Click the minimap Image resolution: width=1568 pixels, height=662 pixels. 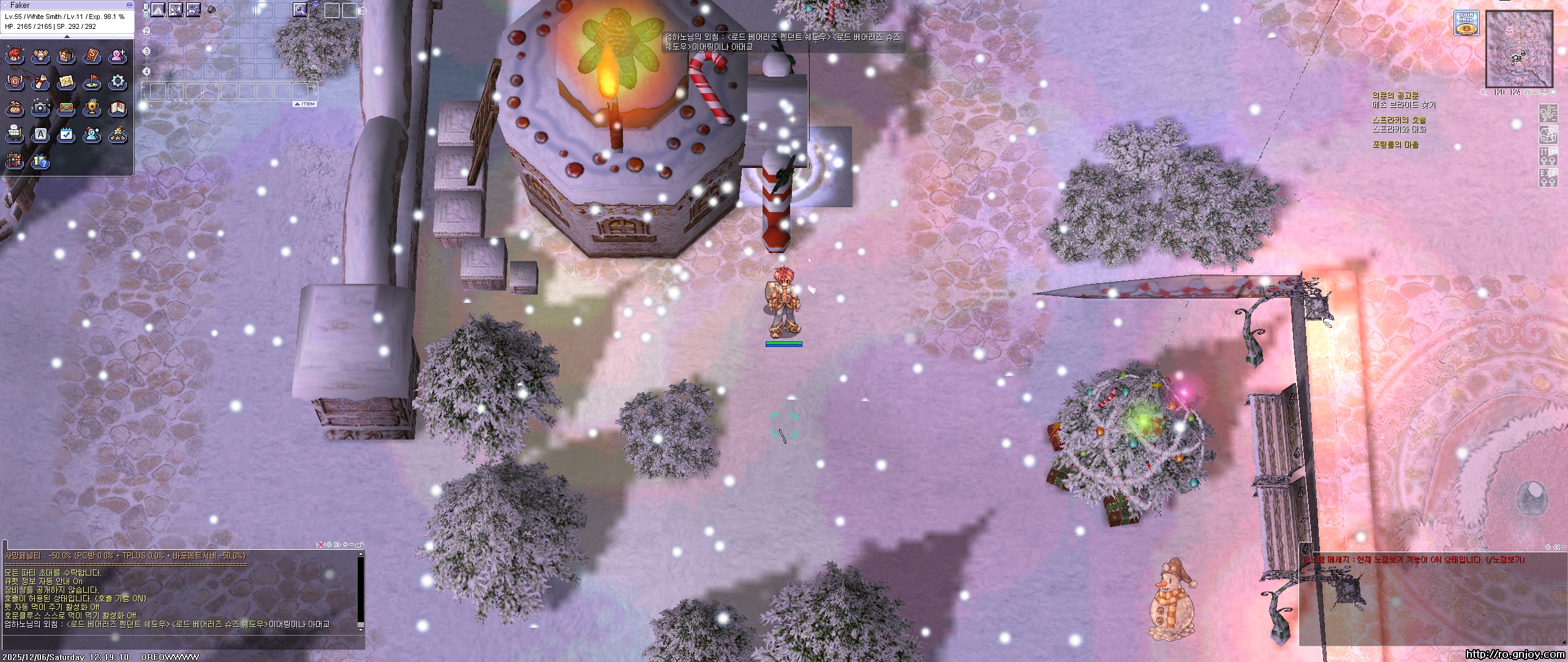tap(1518, 50)
